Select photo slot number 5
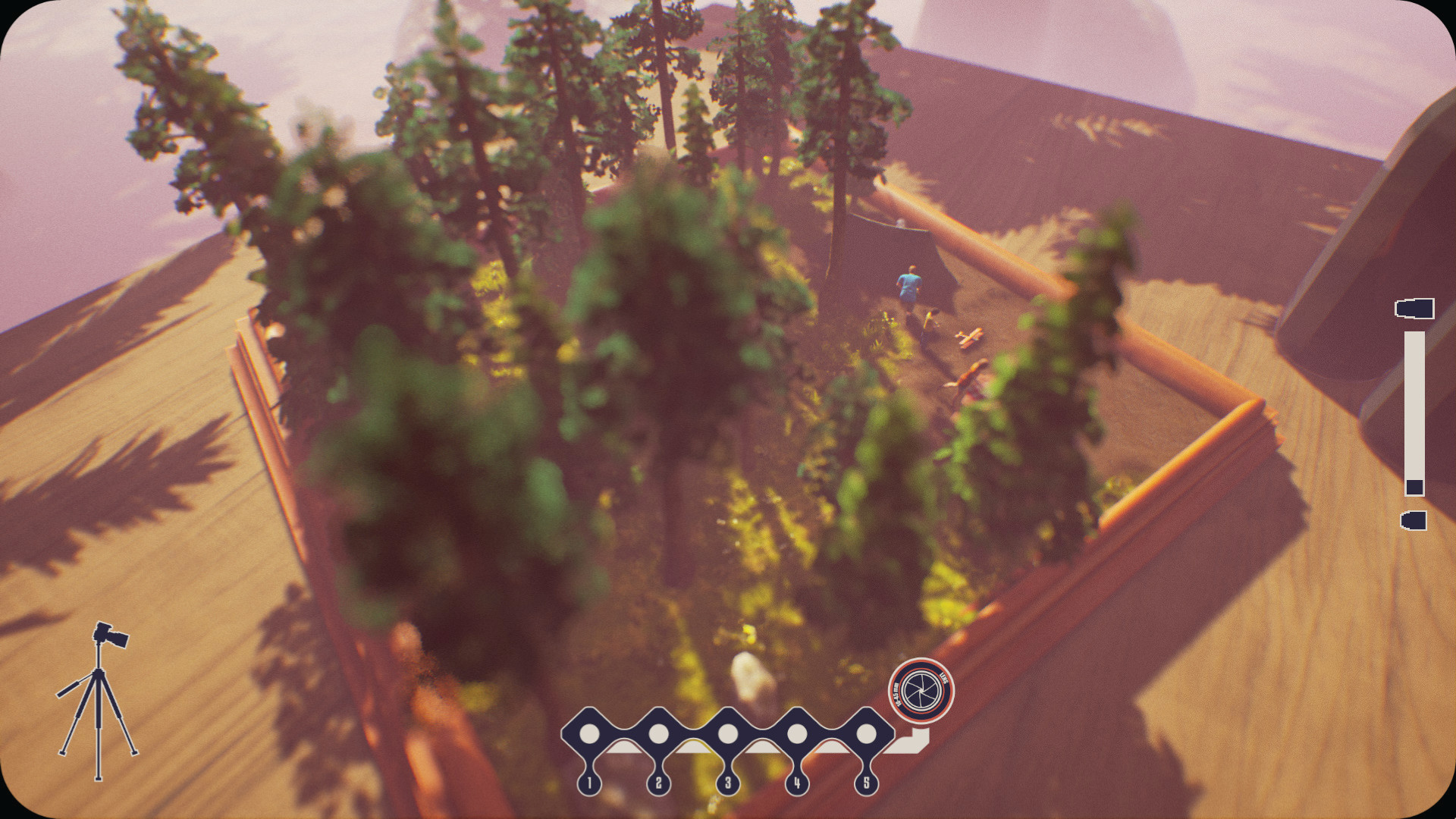 (866, 734)
